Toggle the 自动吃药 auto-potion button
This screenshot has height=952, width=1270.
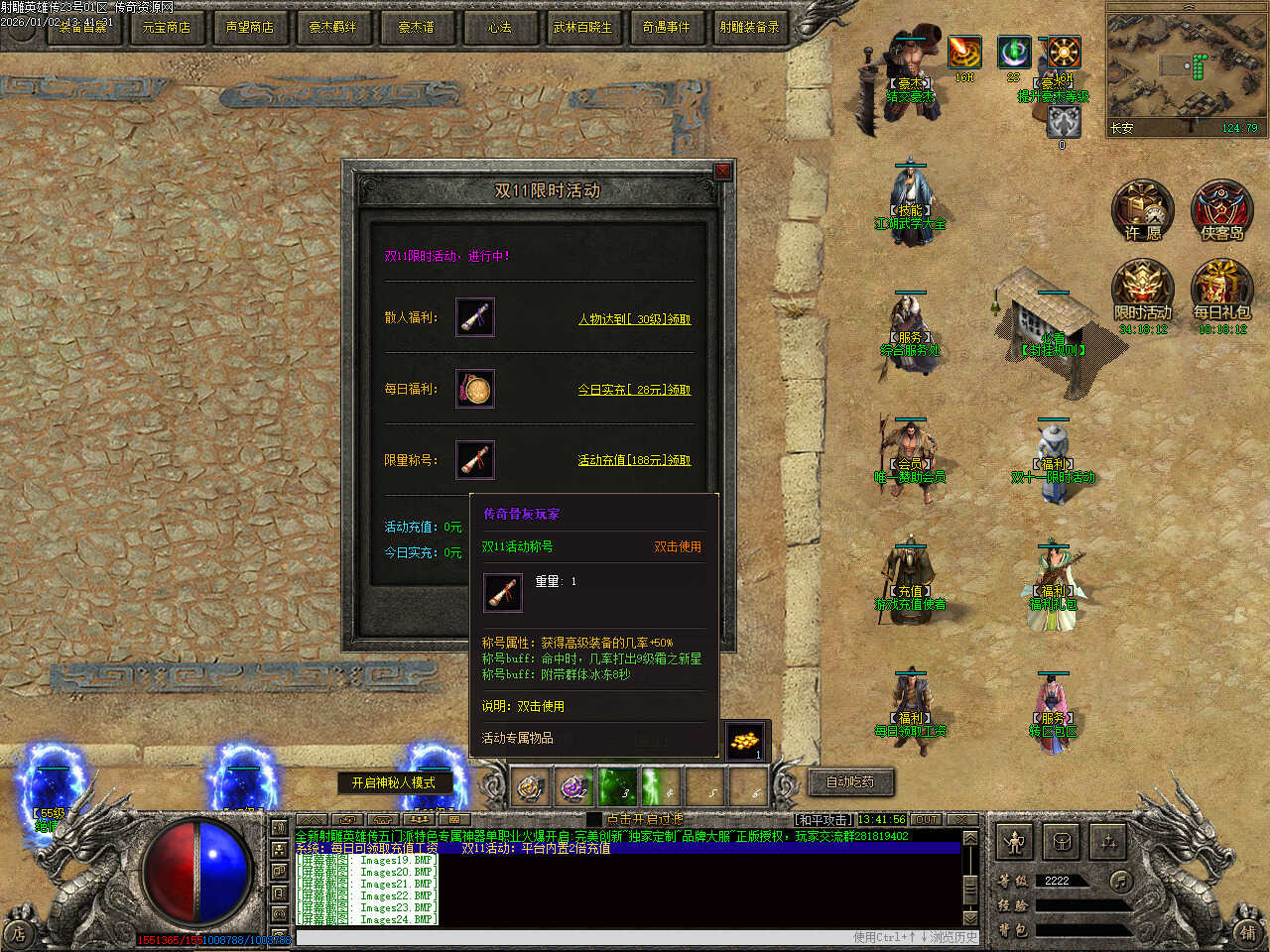click(850, 781)
